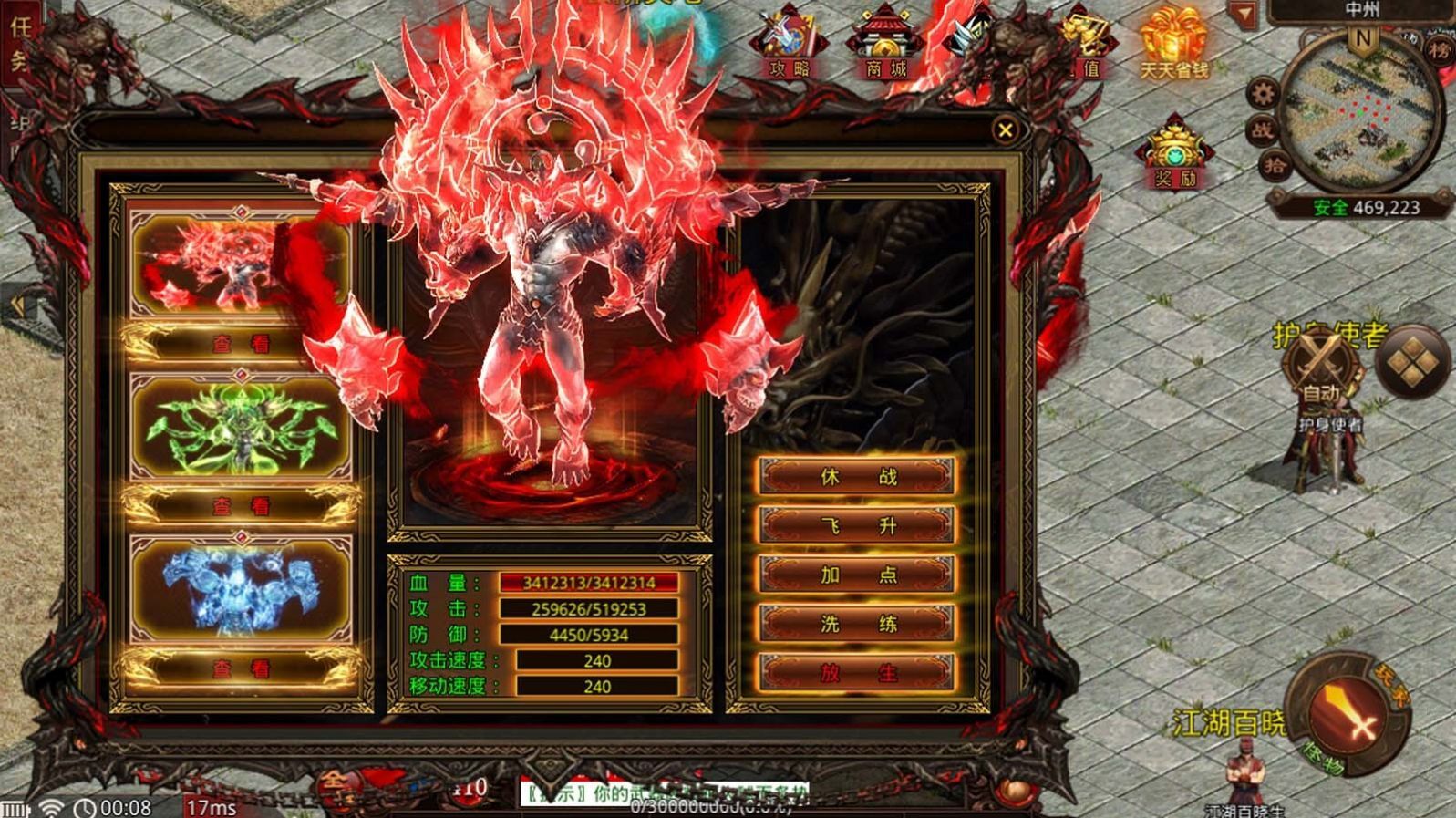This screenshot has width=1456, height=818.
Task: Select the red 放生 release button
Action: coord(857,673)
